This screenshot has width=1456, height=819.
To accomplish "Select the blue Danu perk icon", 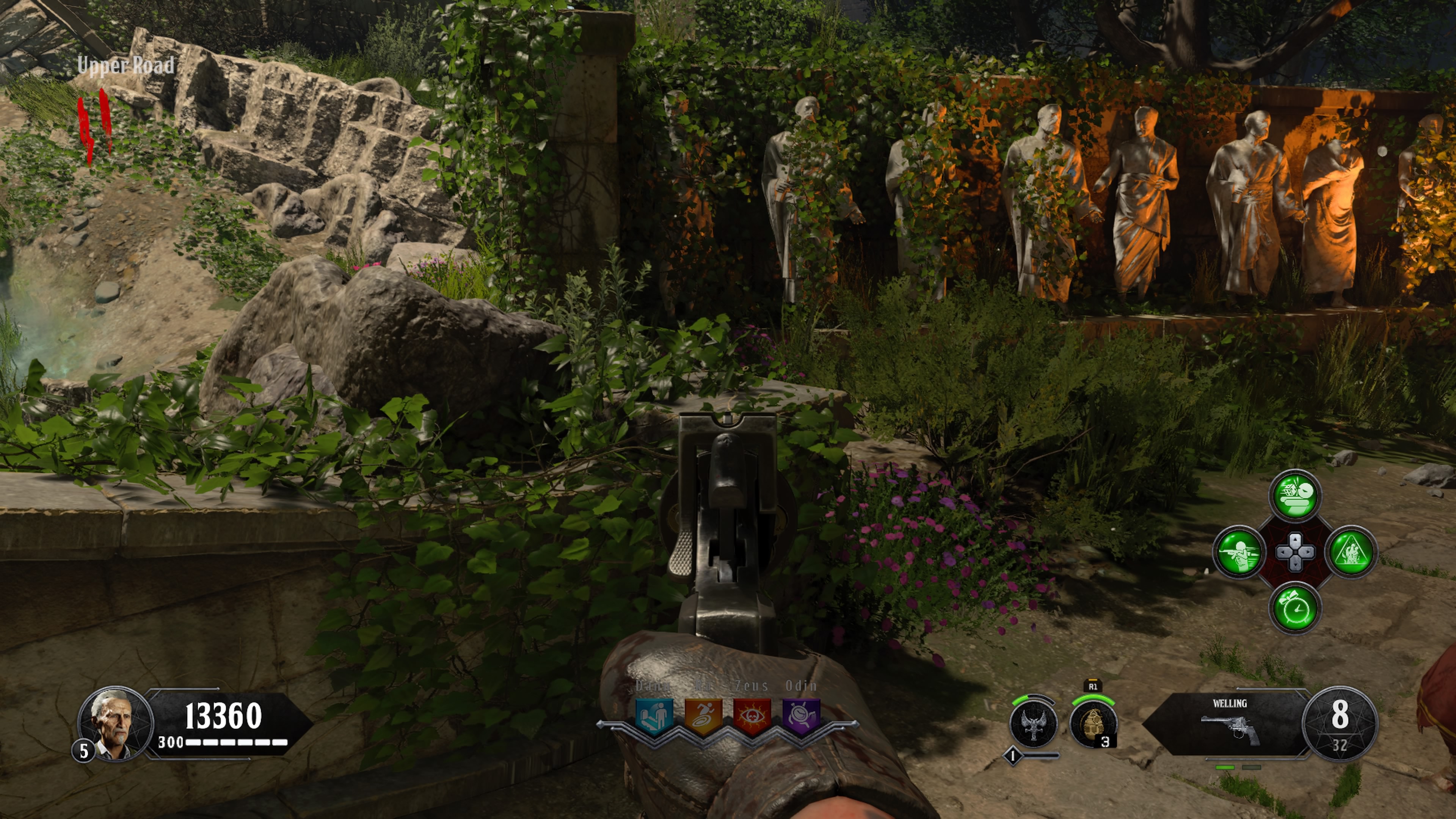I will (x=654, y=716).
